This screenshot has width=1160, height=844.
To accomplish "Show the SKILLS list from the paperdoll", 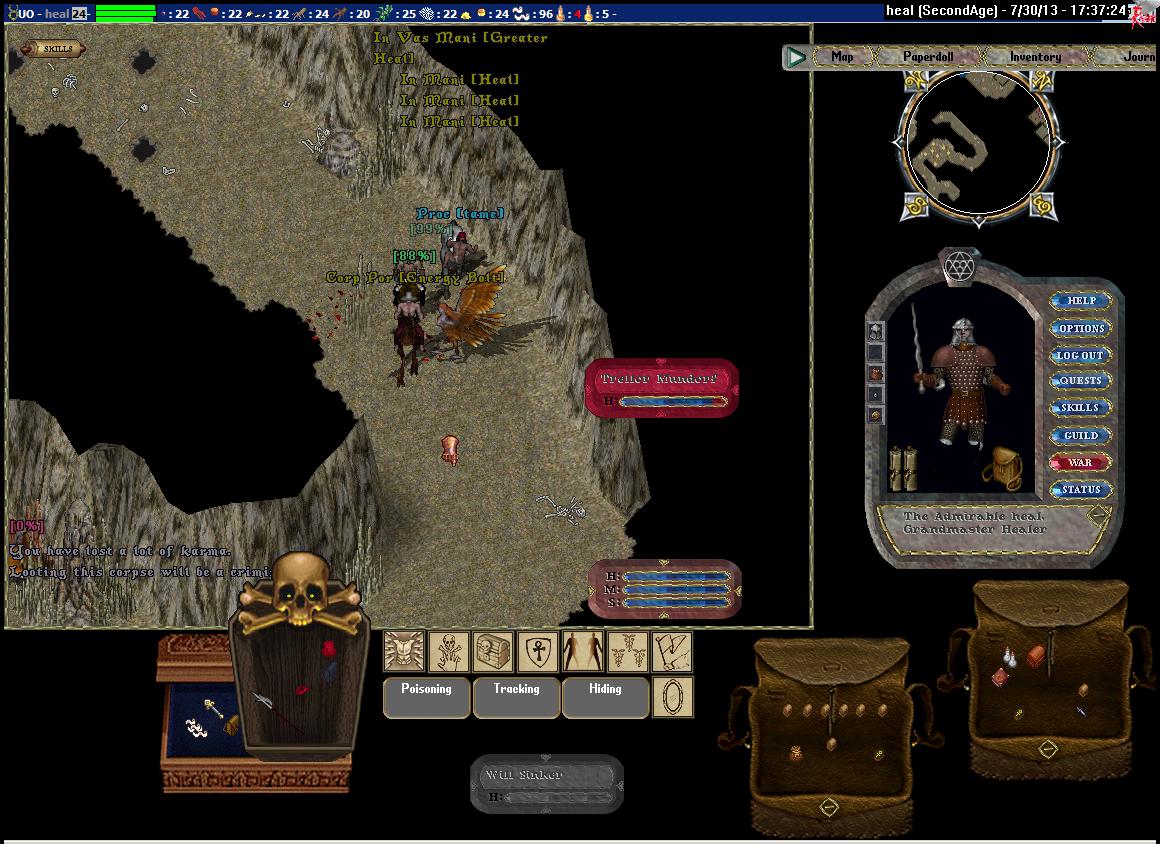I will click(1081, 408).
